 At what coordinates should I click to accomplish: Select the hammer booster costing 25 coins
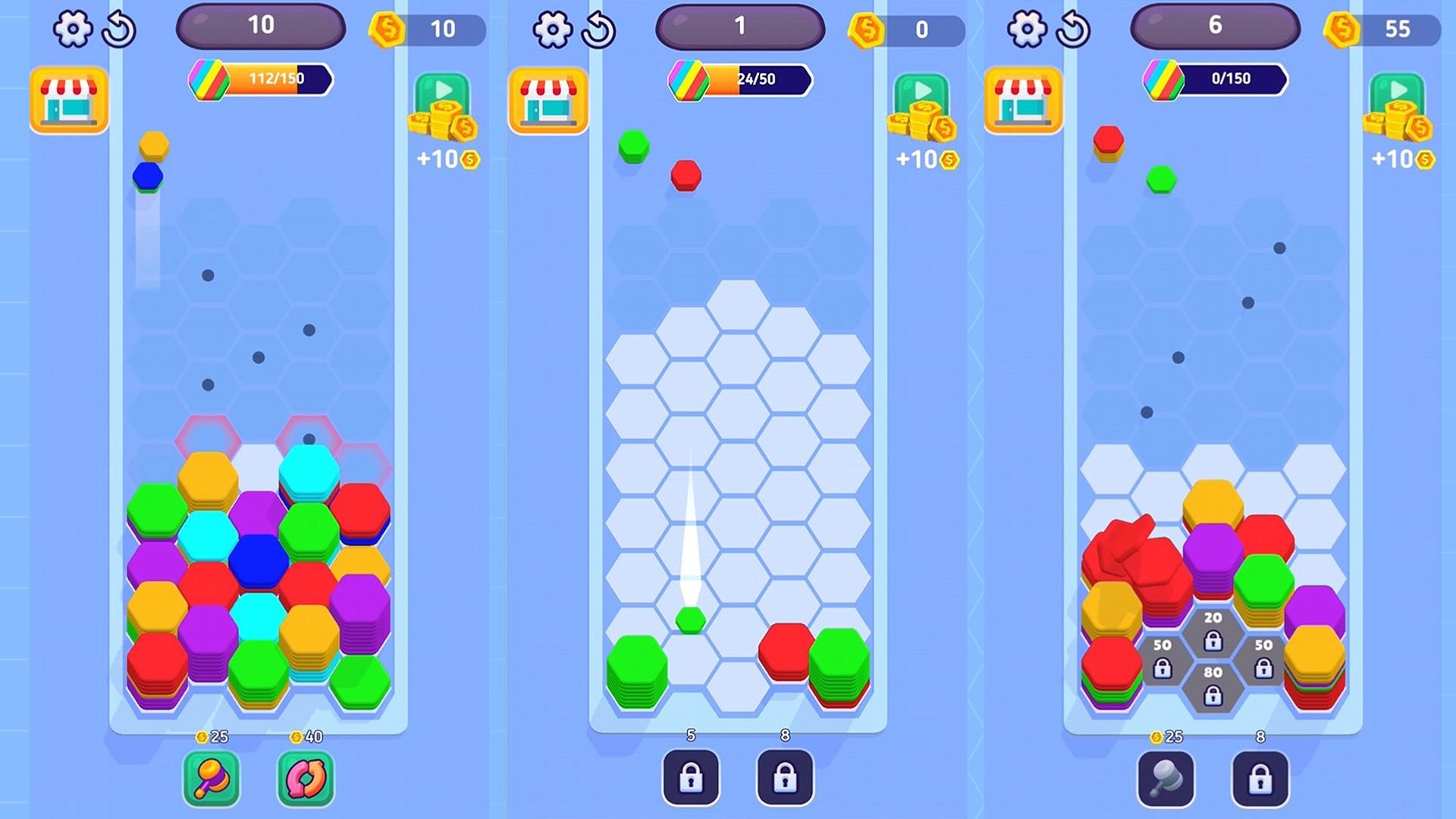pos(211,778)
